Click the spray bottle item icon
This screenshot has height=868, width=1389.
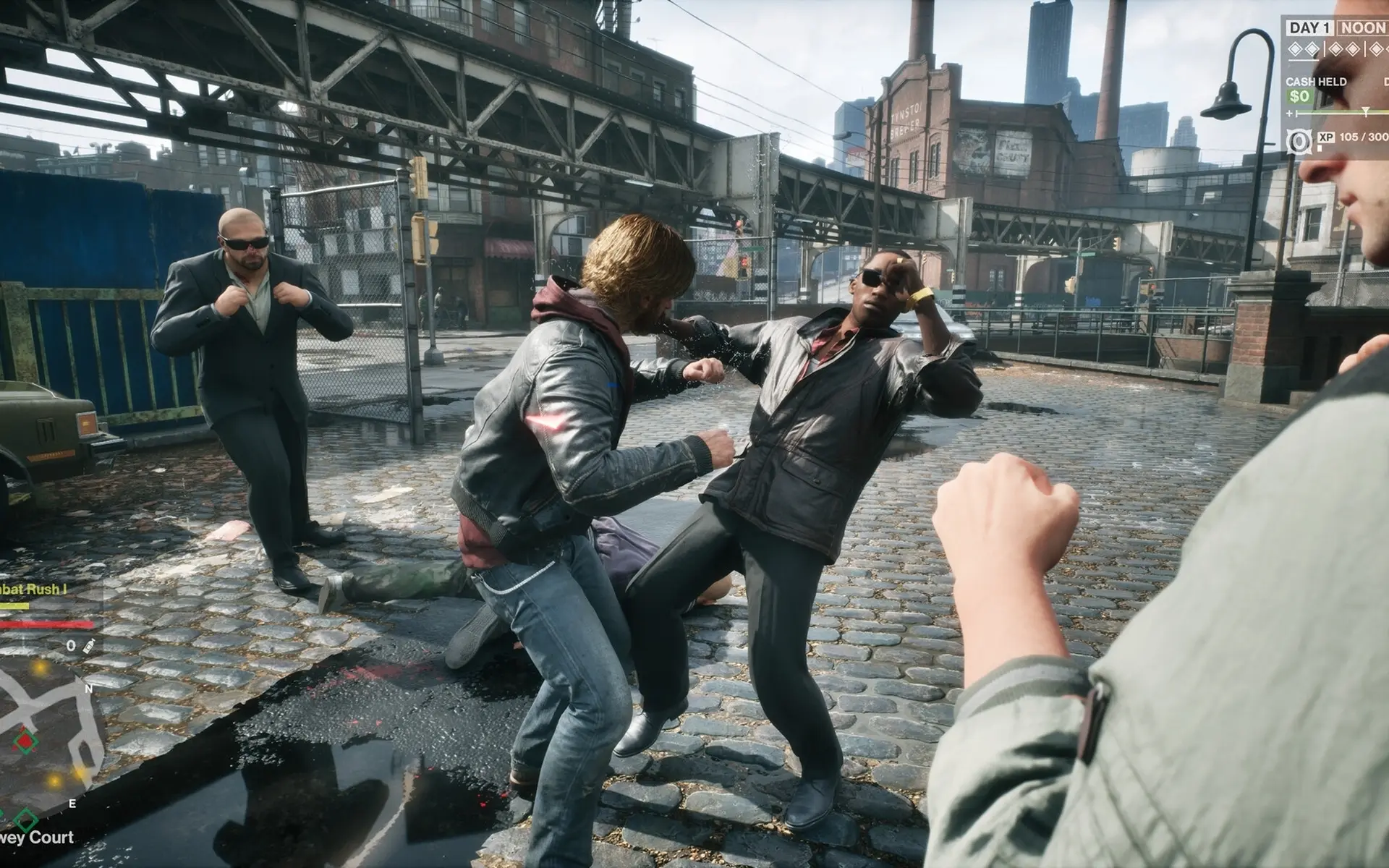90,645
